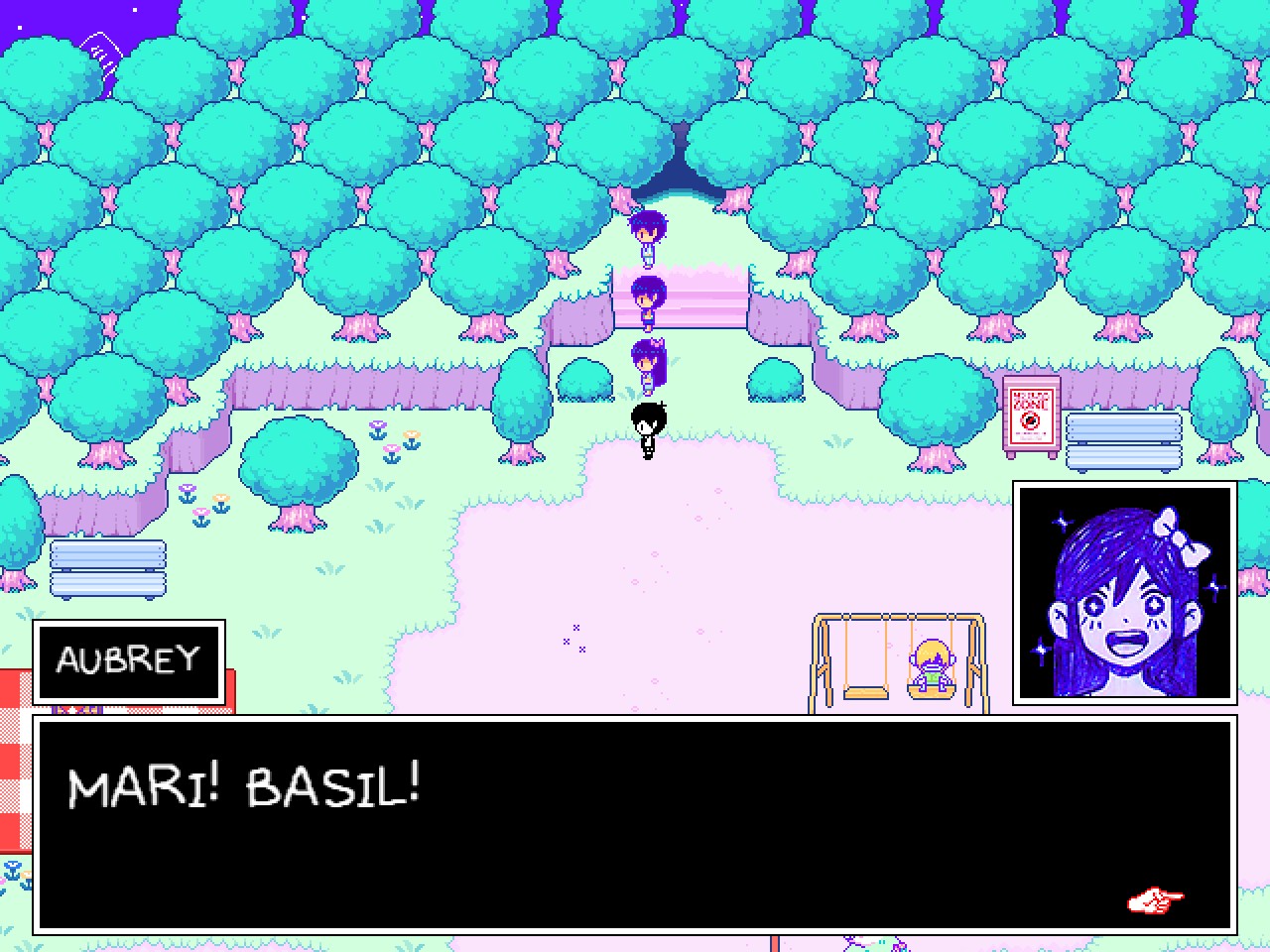Click the red pointing-hand advance cursor

click(x=1154, y=900)
